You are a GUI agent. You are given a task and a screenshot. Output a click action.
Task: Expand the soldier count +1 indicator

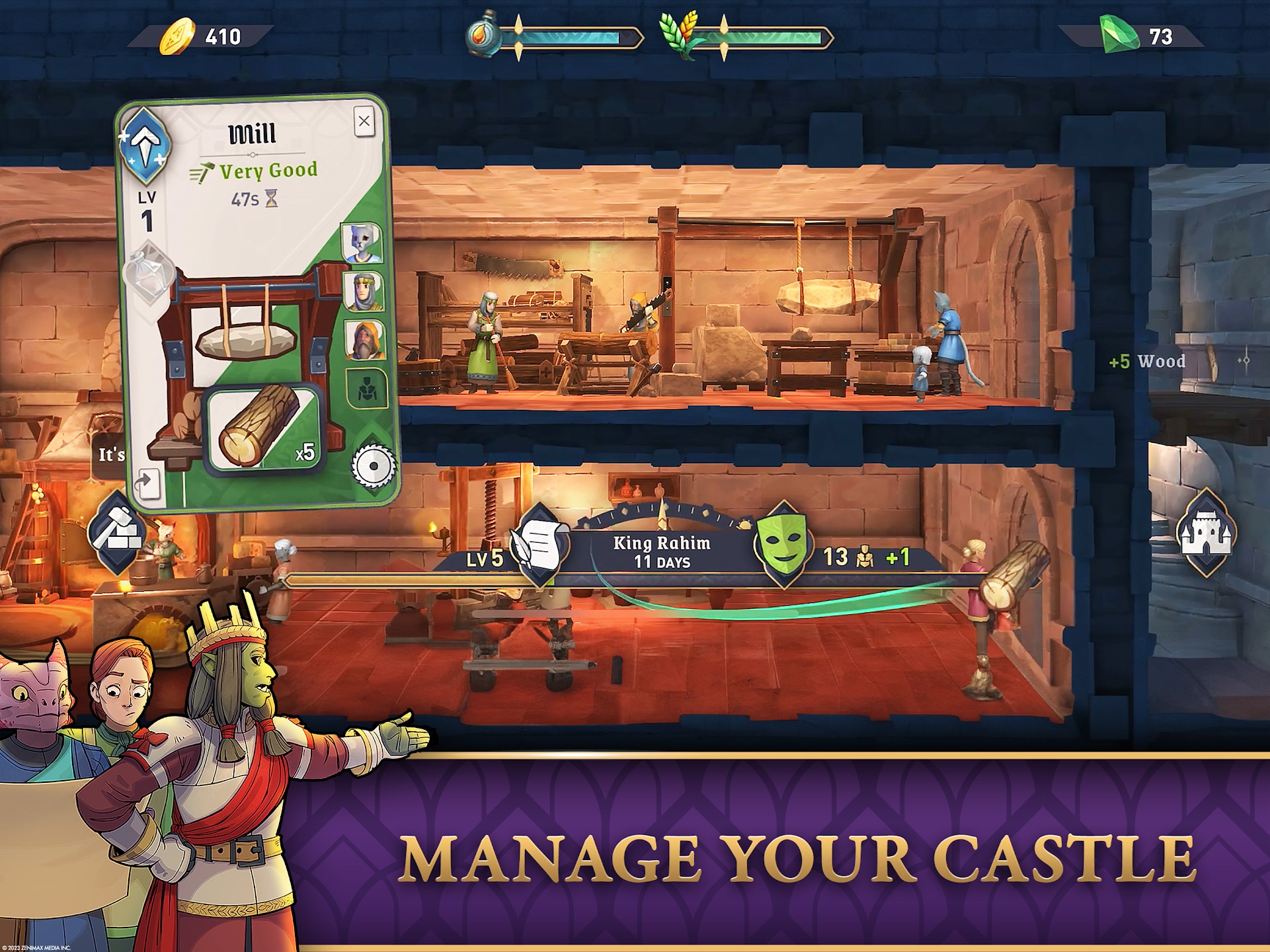click(895, 557)
